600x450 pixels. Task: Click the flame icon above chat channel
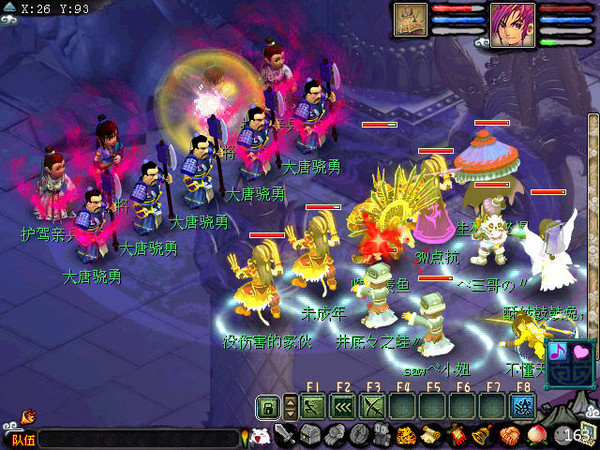tap(27, 415)
